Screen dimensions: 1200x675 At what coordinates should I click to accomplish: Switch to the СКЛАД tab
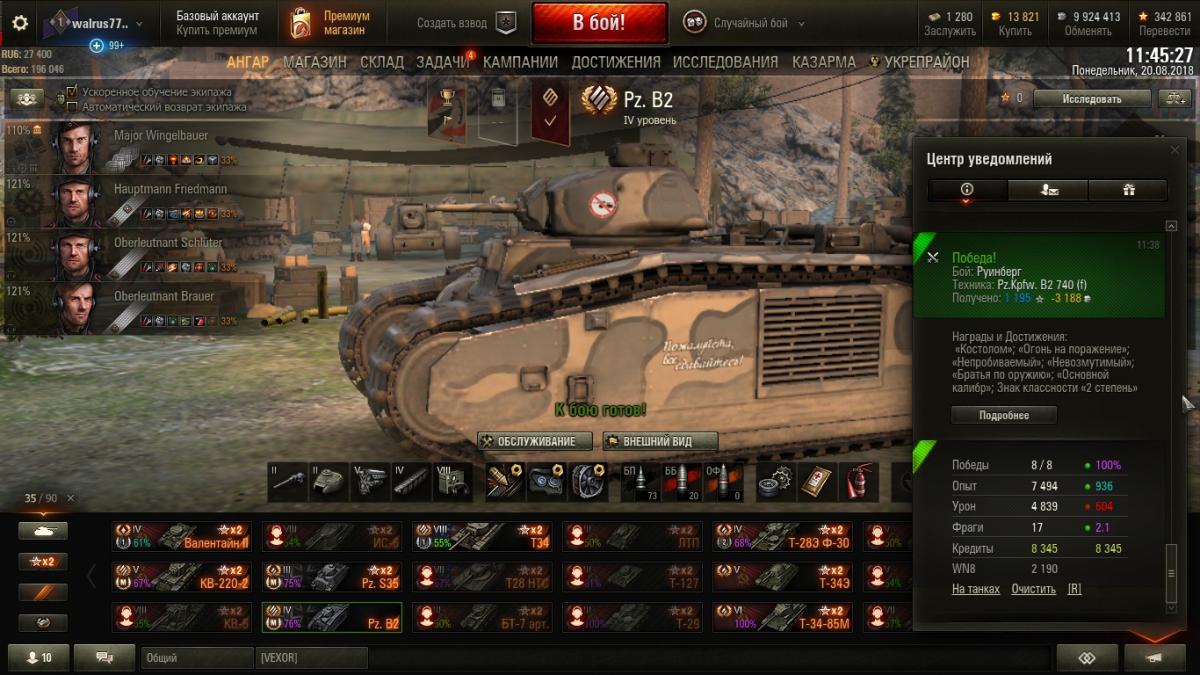click(382, 62)
